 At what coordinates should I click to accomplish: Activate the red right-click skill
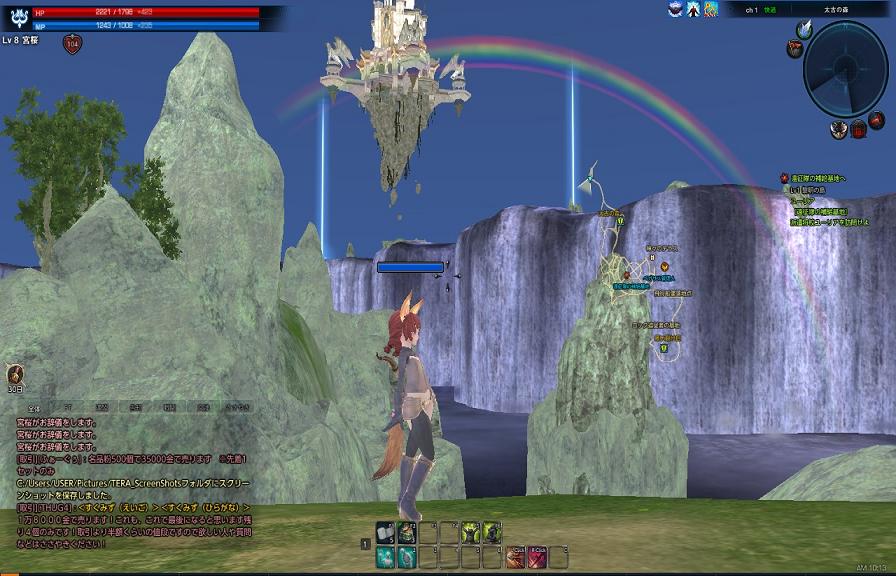coord(536,557)
